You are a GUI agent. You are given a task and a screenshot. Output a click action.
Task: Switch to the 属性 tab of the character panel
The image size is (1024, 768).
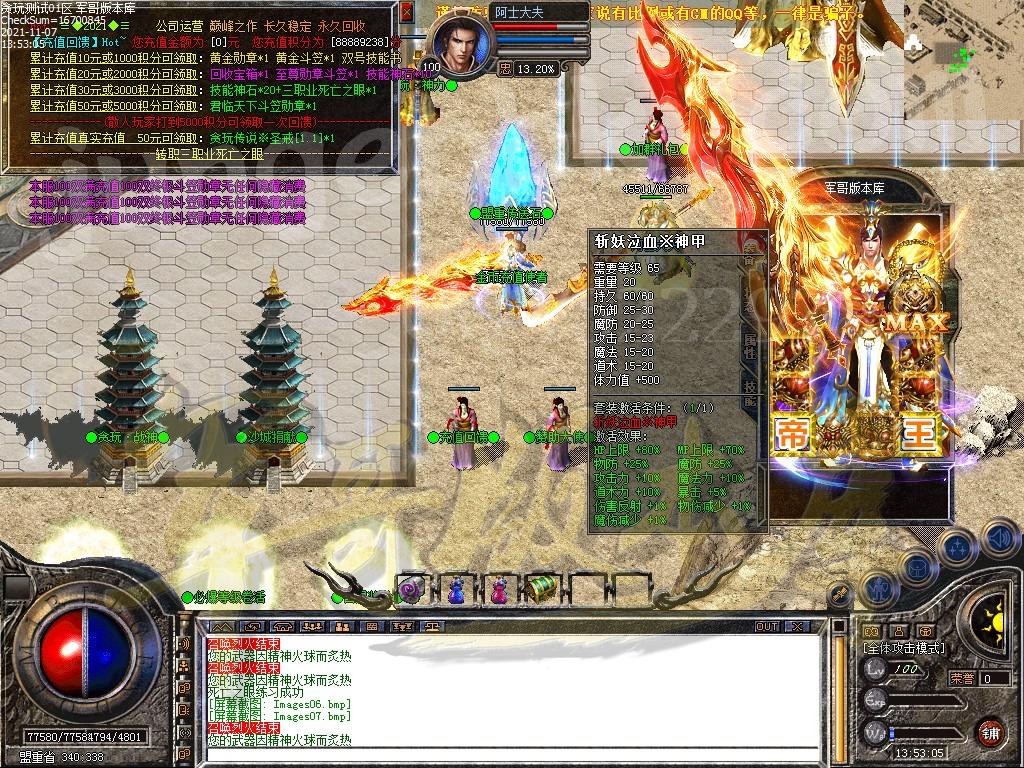pyautogui.click(x=748, y=343)
